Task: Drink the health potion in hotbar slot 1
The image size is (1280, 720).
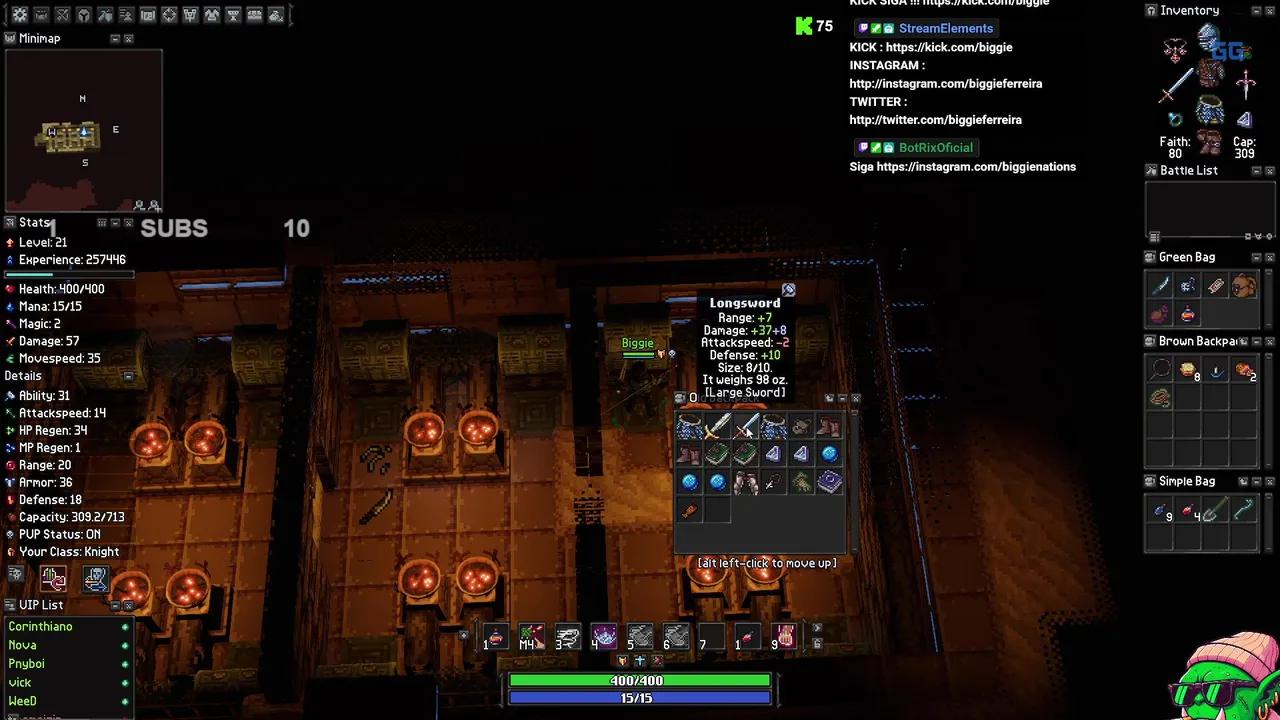Action: [x=496, y=637]
